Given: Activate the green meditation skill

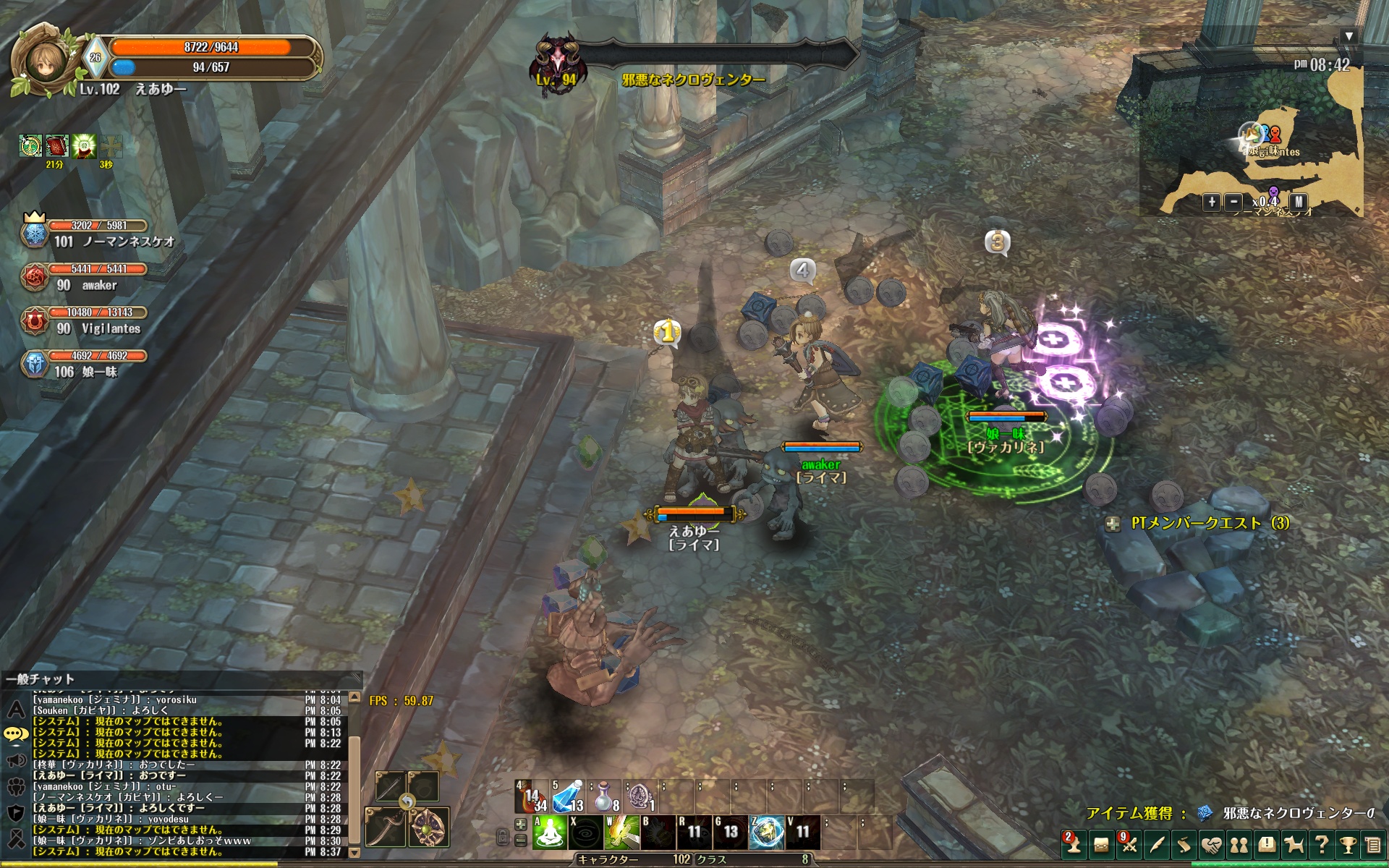Looking at the screenshot, I should point(549,833).
